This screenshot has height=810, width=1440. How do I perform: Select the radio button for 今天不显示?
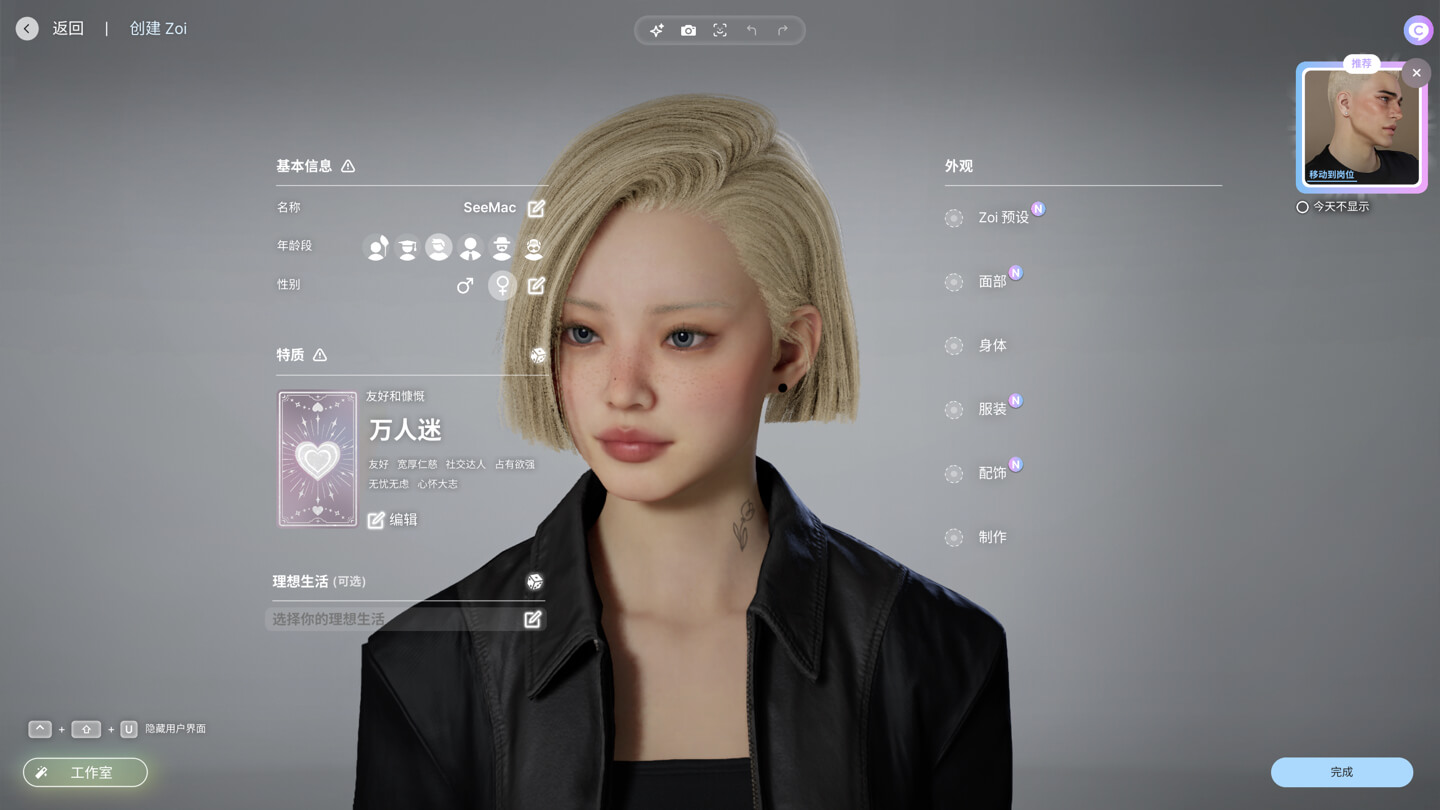(1302, 207)
